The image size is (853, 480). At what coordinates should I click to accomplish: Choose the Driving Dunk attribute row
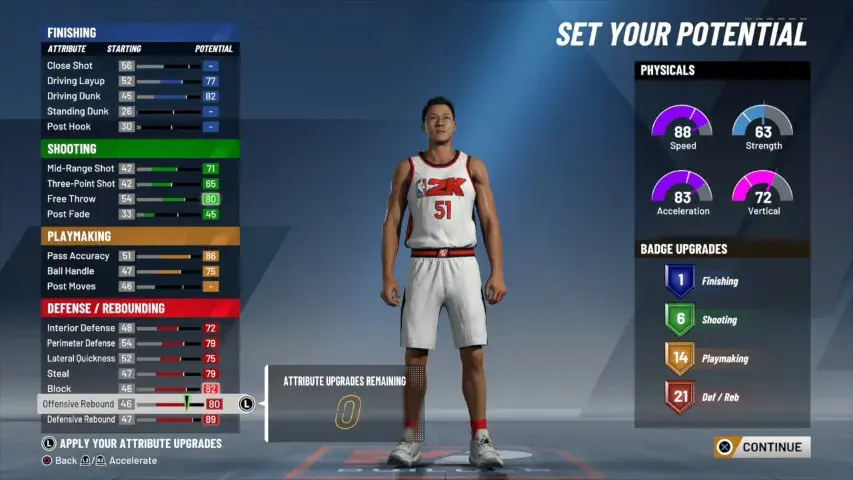point(140,96)
